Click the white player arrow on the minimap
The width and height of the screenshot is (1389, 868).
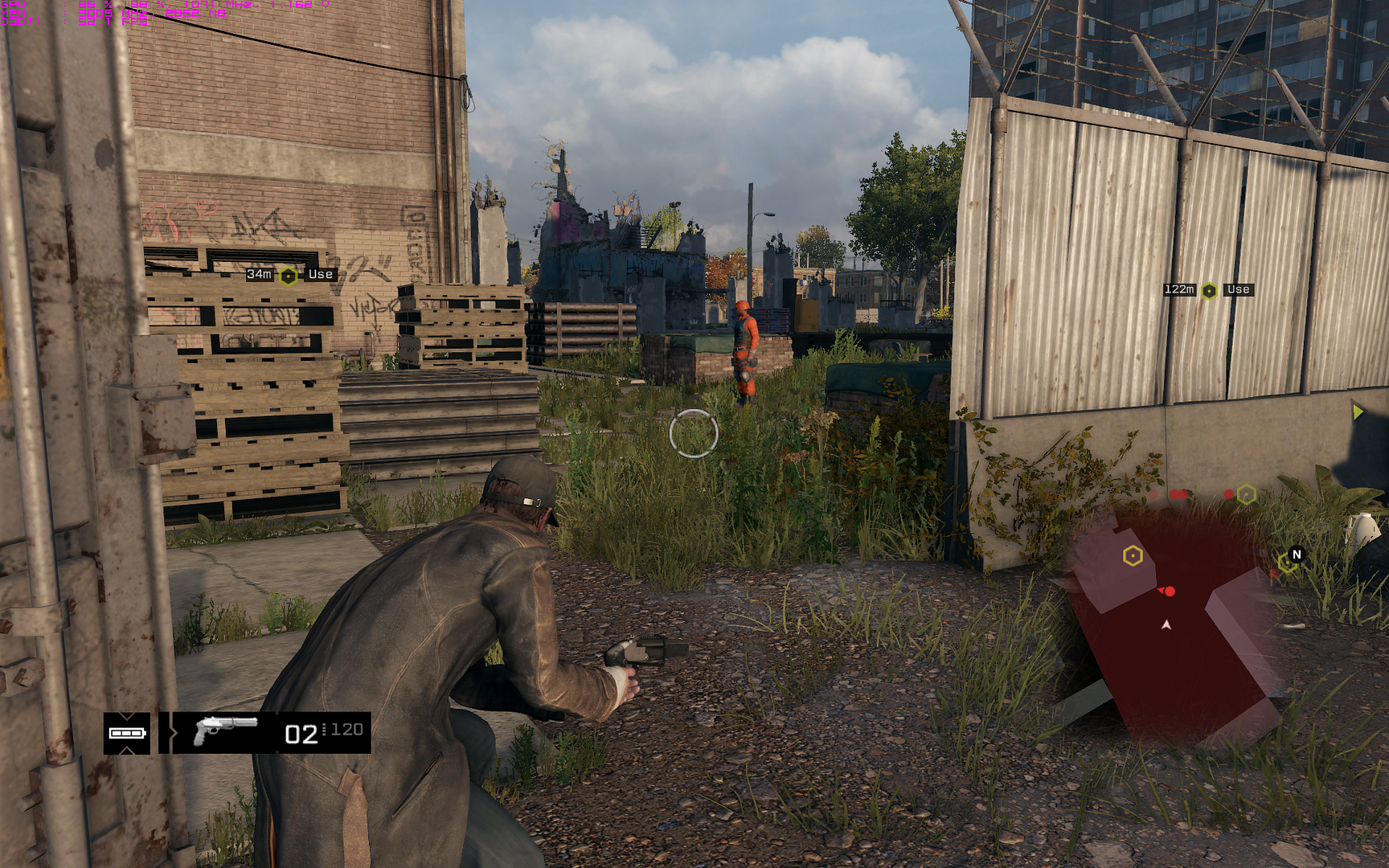tap(1166, 624)
